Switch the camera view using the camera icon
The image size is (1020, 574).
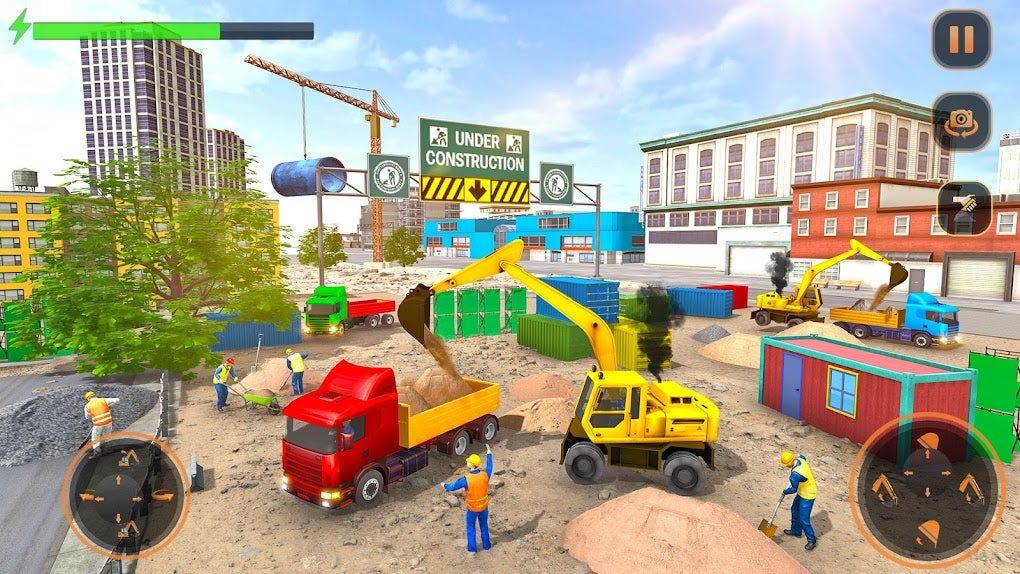962,122
